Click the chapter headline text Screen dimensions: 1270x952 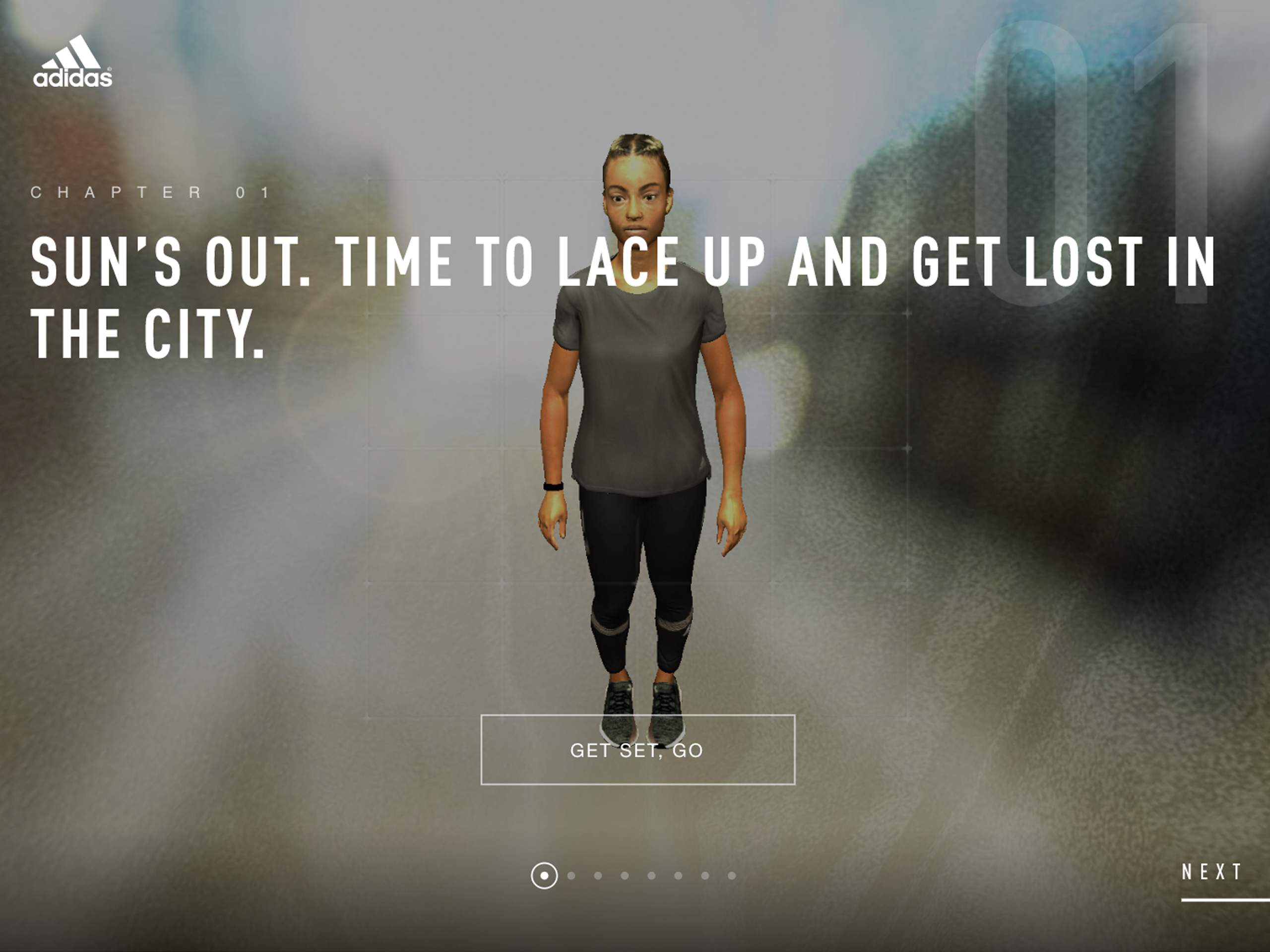[402, 264]
